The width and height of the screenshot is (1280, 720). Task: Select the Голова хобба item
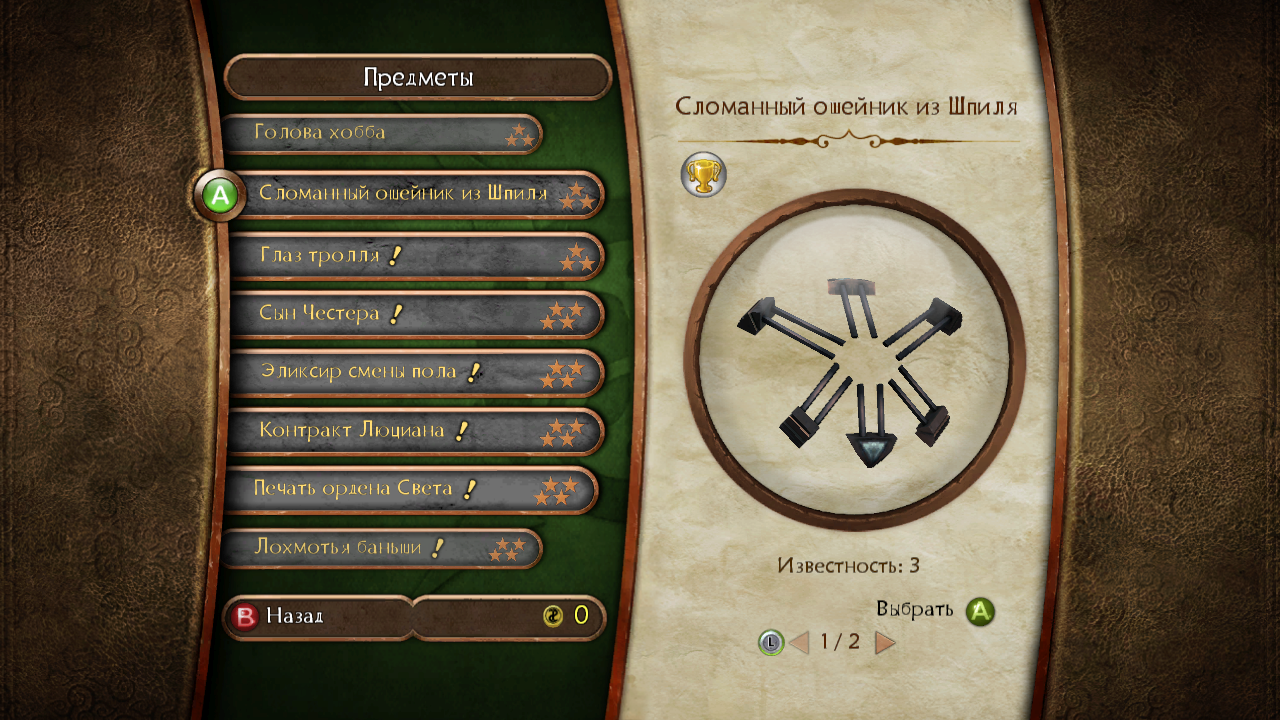(x=380, y=133)
